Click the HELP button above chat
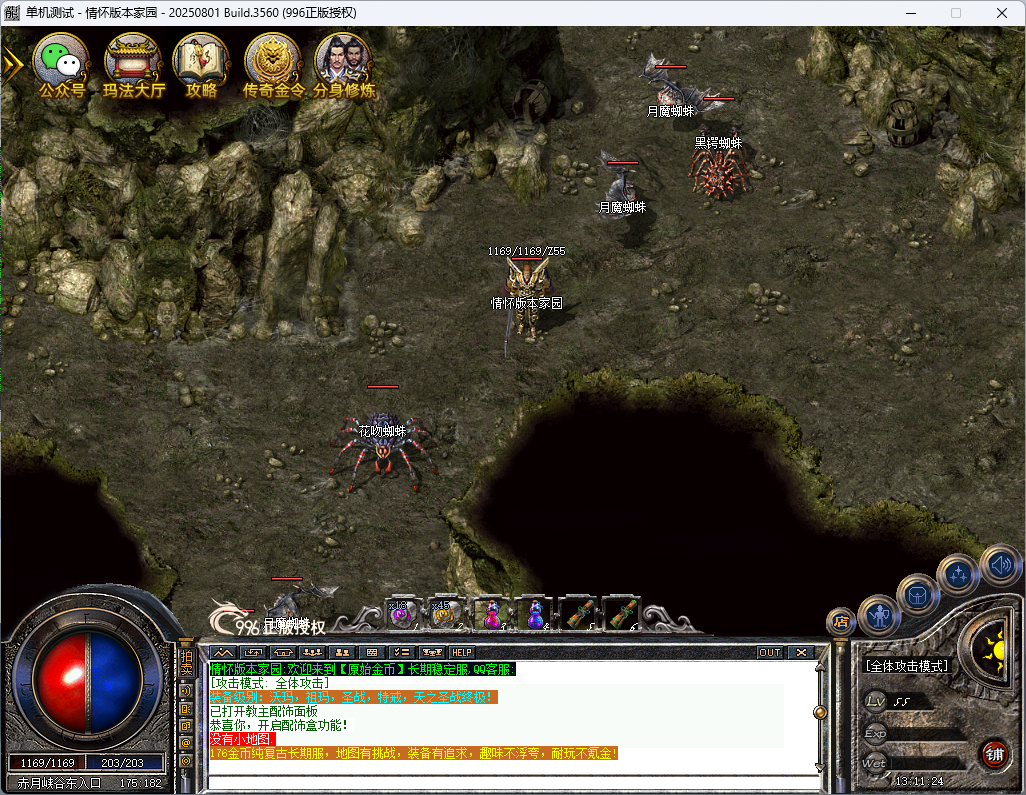The width and height of the screenshot is (1026, 795). [460, 652]
